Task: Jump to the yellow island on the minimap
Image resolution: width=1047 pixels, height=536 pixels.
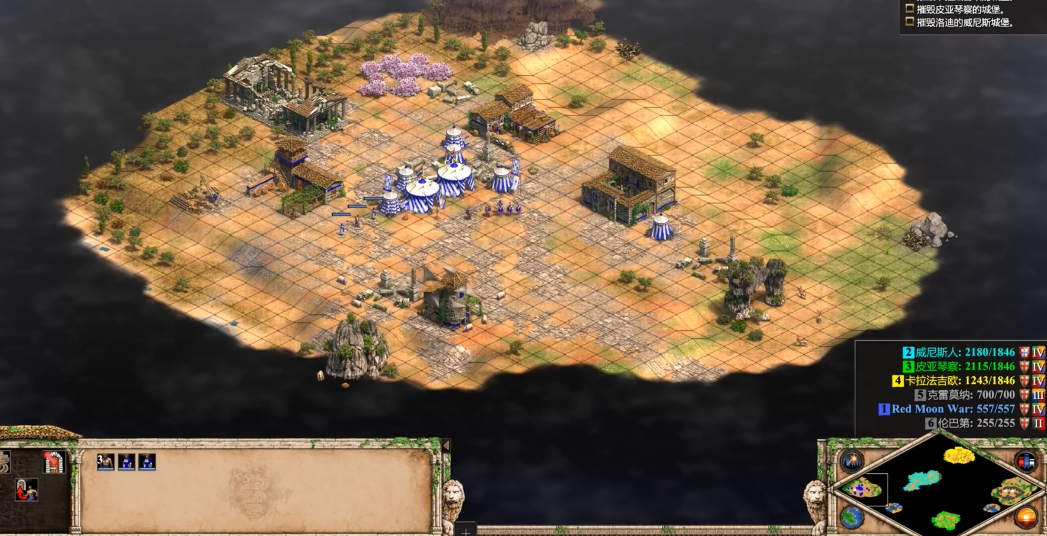Action: coord(958,456)
